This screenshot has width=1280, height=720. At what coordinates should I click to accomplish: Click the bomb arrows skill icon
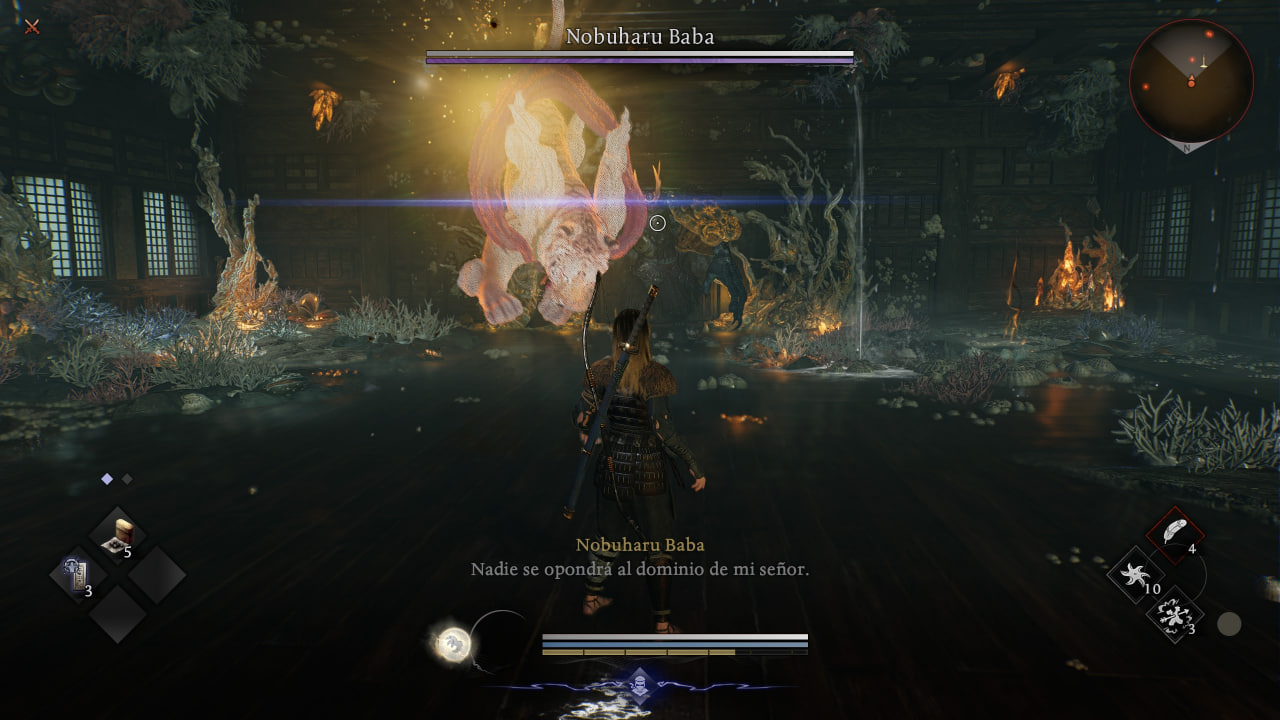(x=1175, y=617)
